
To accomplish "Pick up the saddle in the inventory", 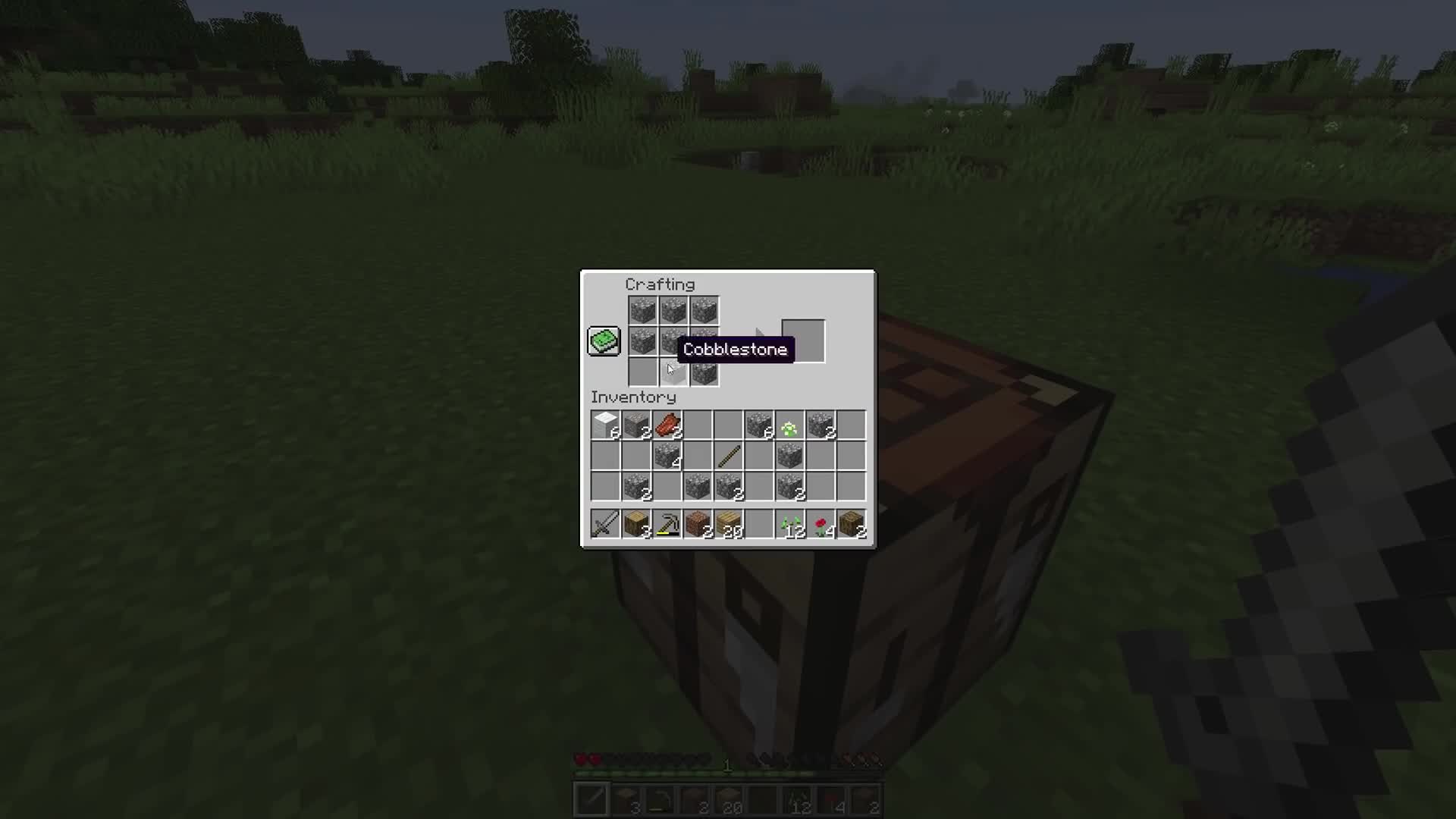I will pyautogui.click(x=667, y=425).
